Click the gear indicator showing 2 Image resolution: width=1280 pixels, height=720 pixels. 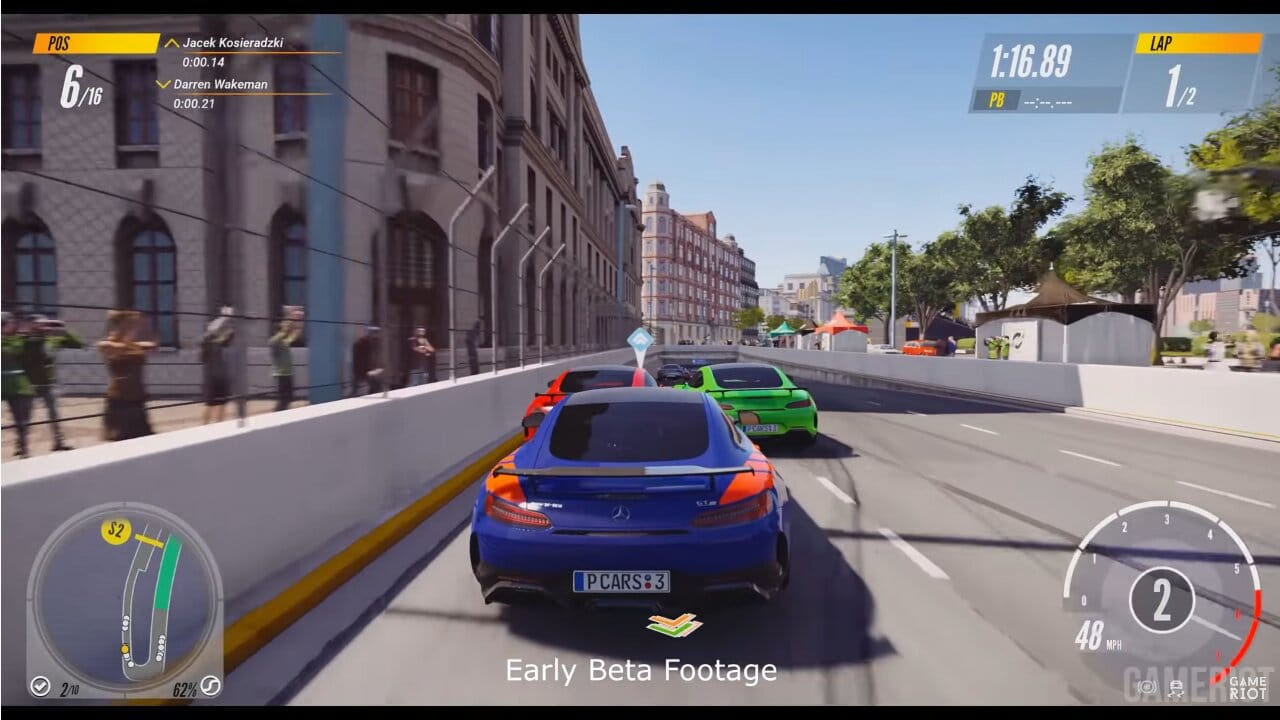click(x=1163, y=598)
